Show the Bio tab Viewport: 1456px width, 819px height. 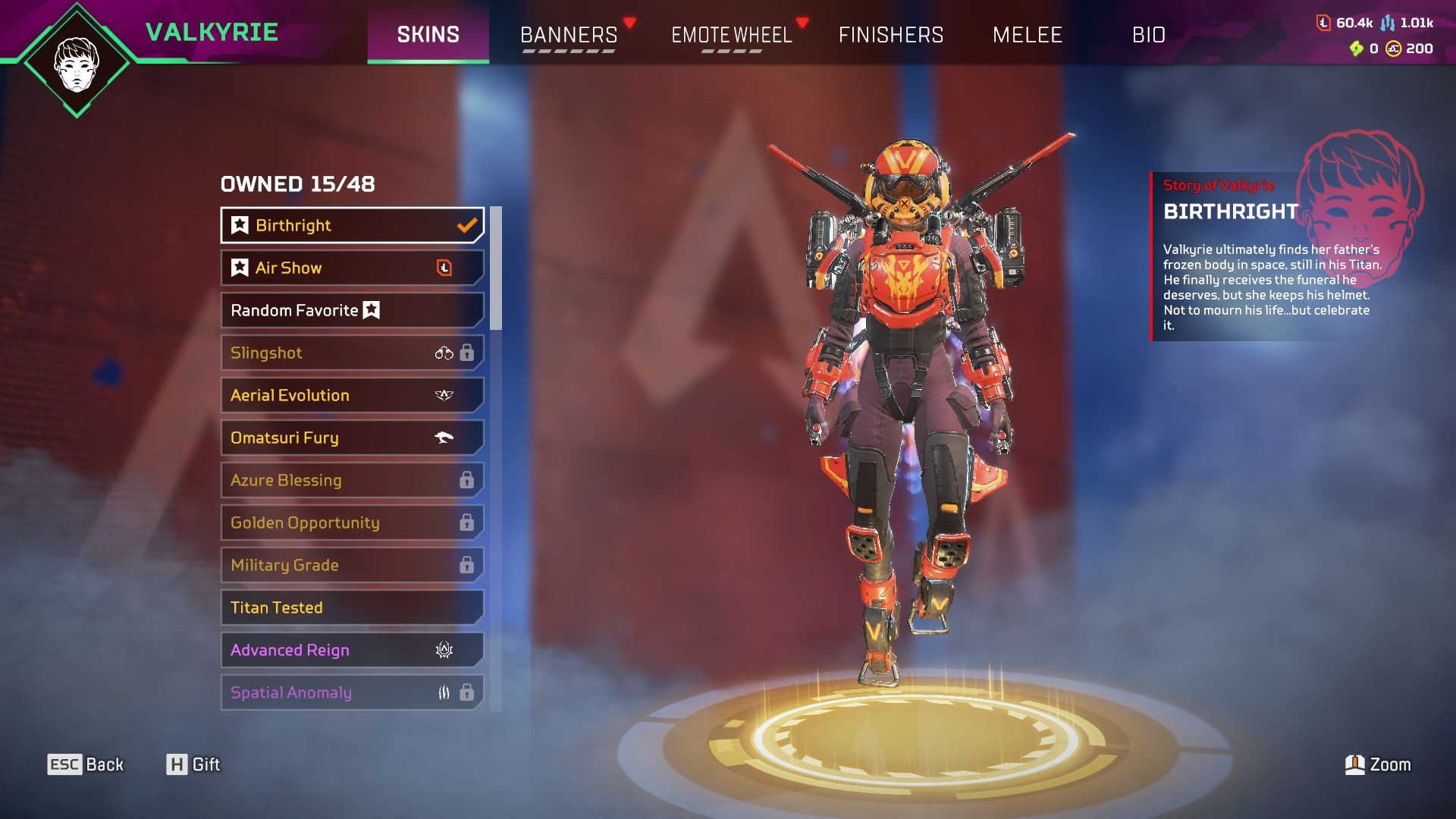(x=1148, y=35)
